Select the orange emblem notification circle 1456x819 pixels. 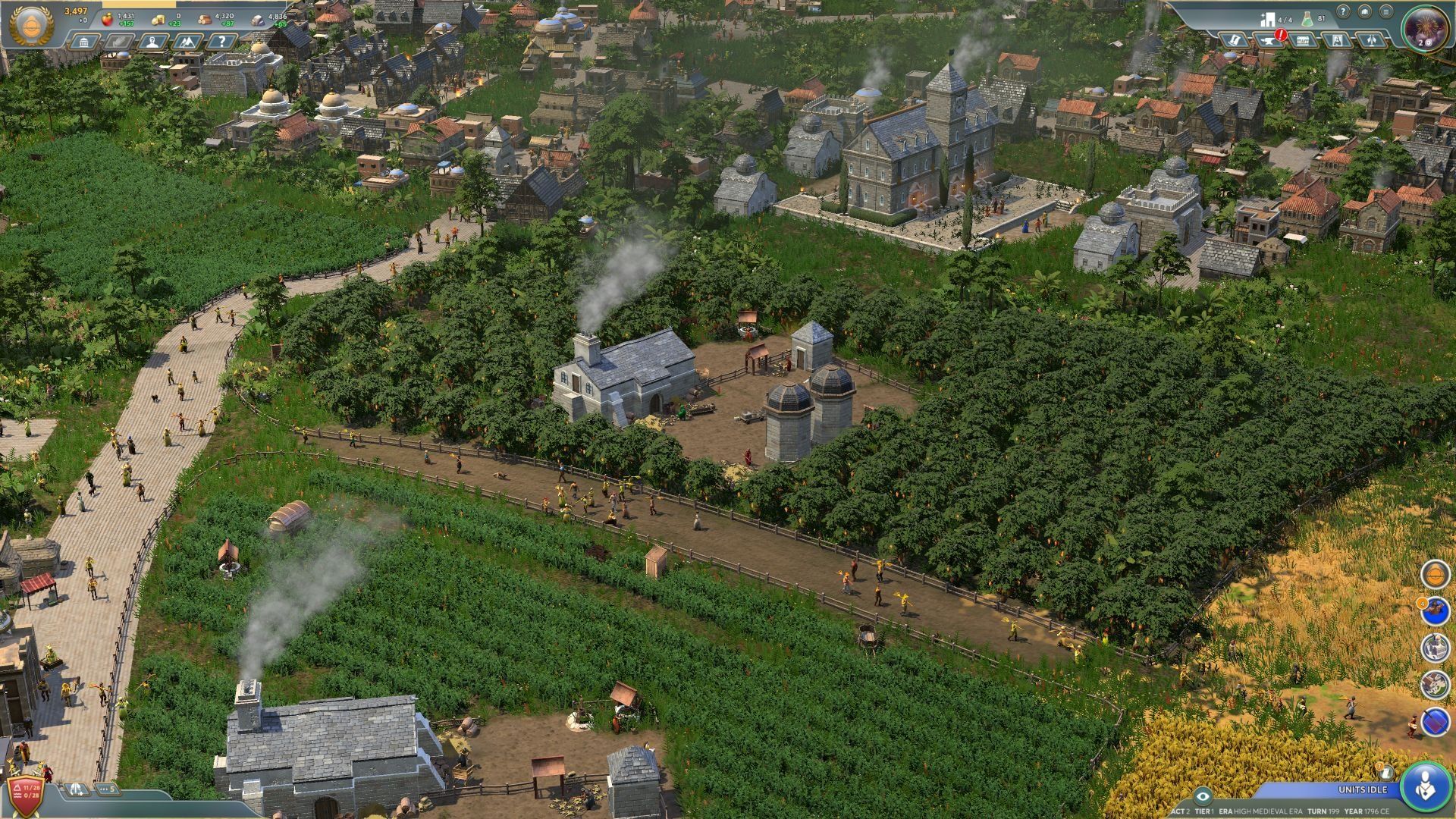pos(1435,574)
